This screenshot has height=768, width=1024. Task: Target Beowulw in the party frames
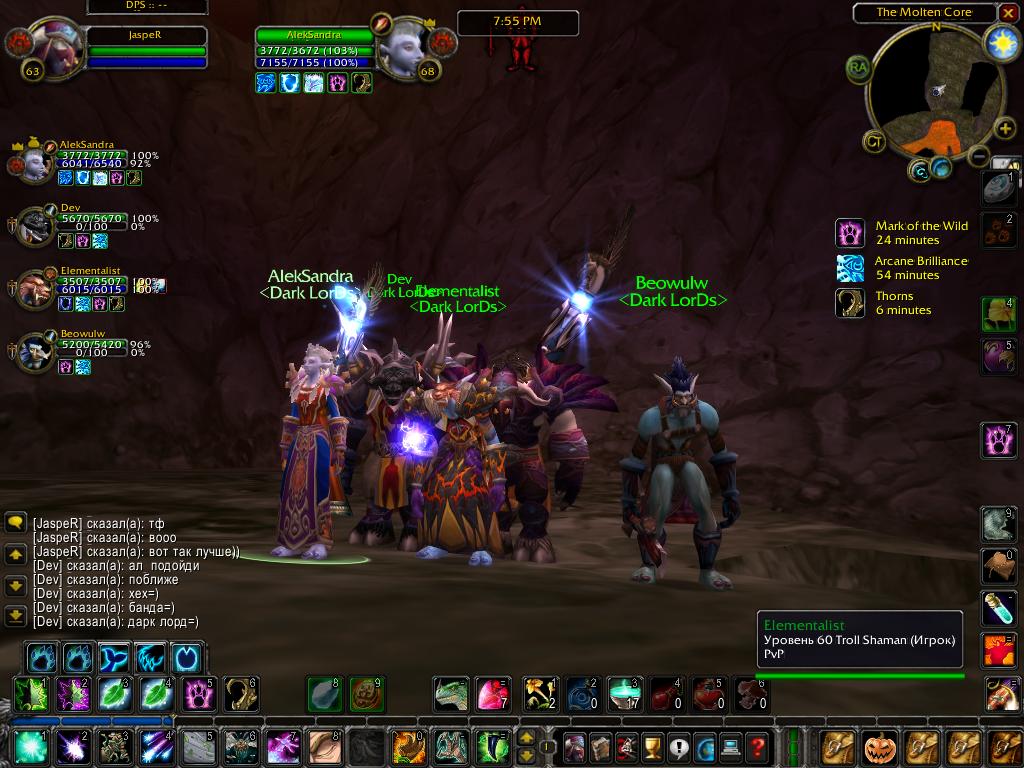pos(38,351)
